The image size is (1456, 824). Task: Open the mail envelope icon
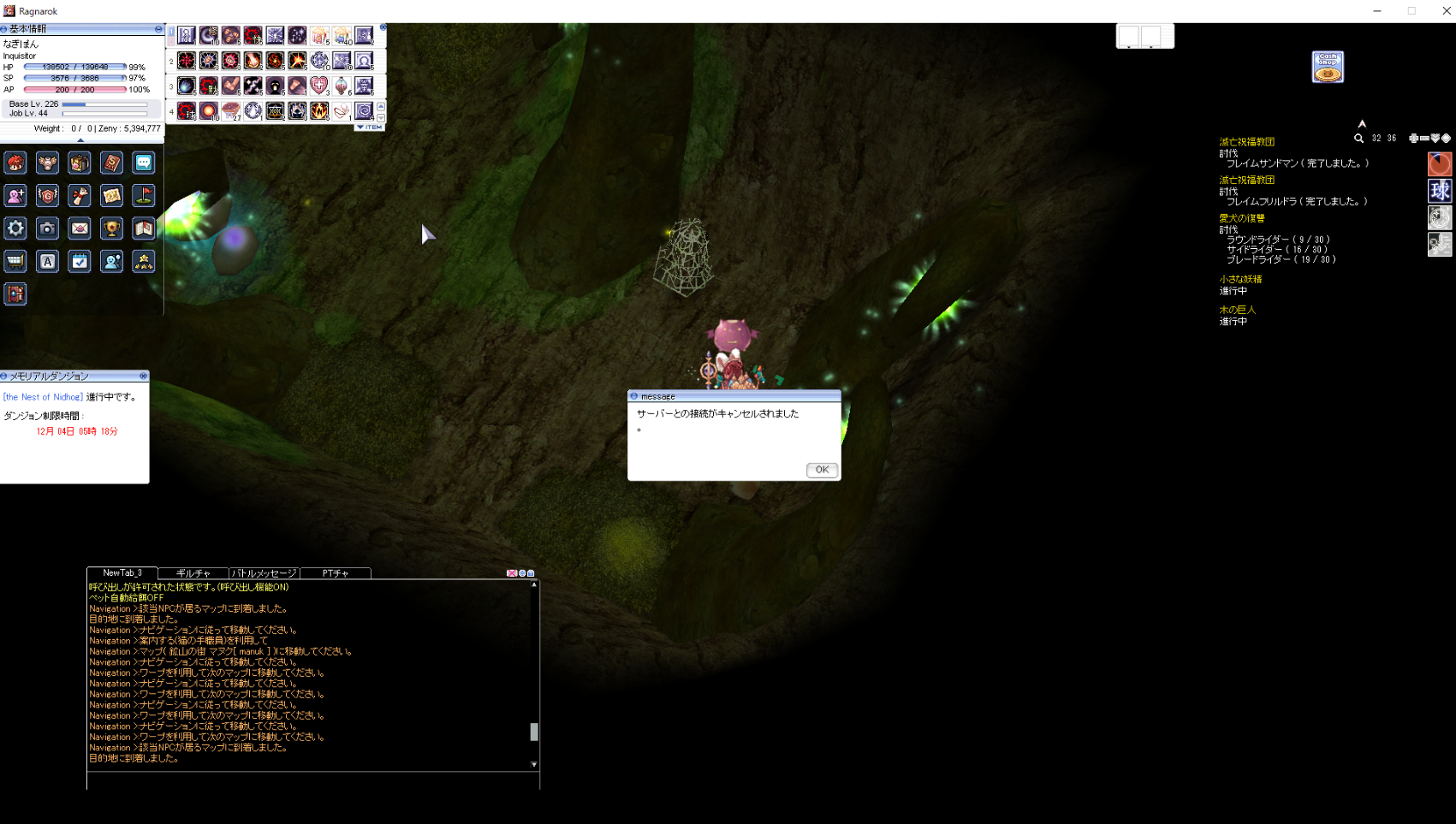coord(80,228)
